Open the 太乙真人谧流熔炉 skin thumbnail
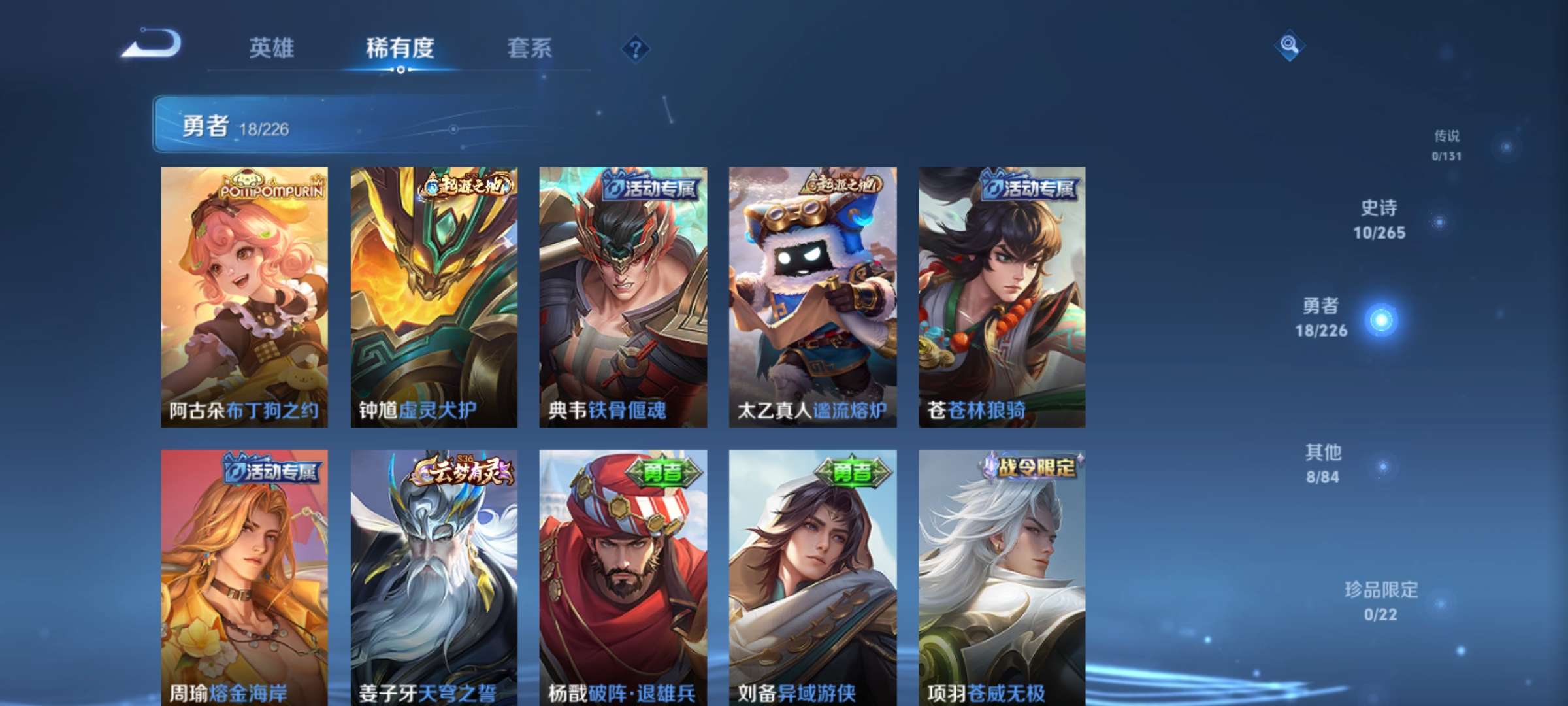Screen dimensions: 1568x706 coord(811,294)
